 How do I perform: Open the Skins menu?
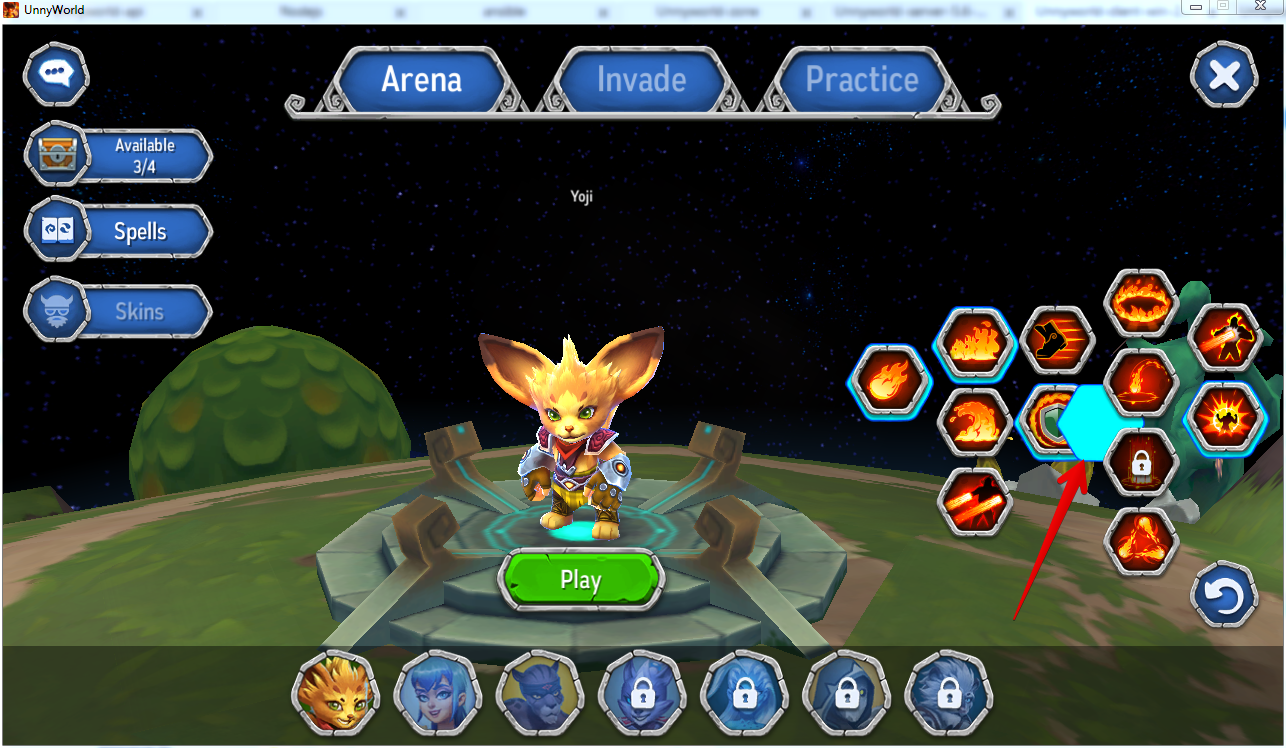pos(120,311)
